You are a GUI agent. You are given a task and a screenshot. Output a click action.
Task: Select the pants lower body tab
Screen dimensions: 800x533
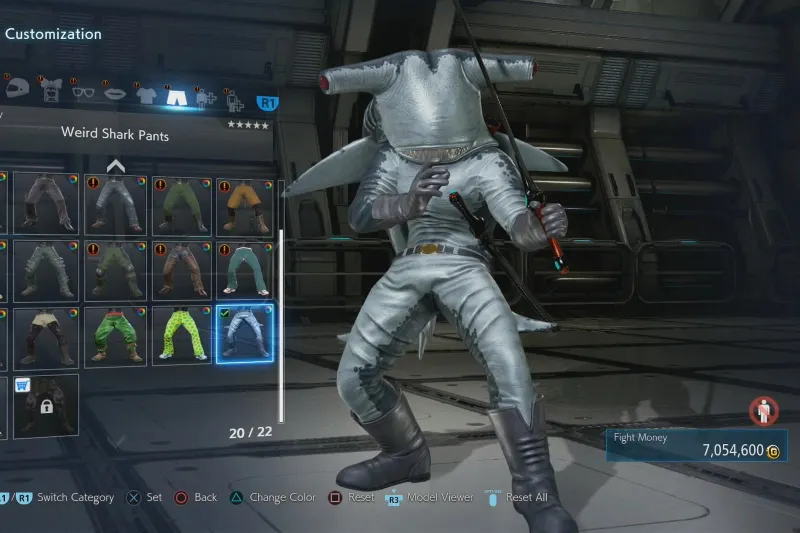point(177,95)
